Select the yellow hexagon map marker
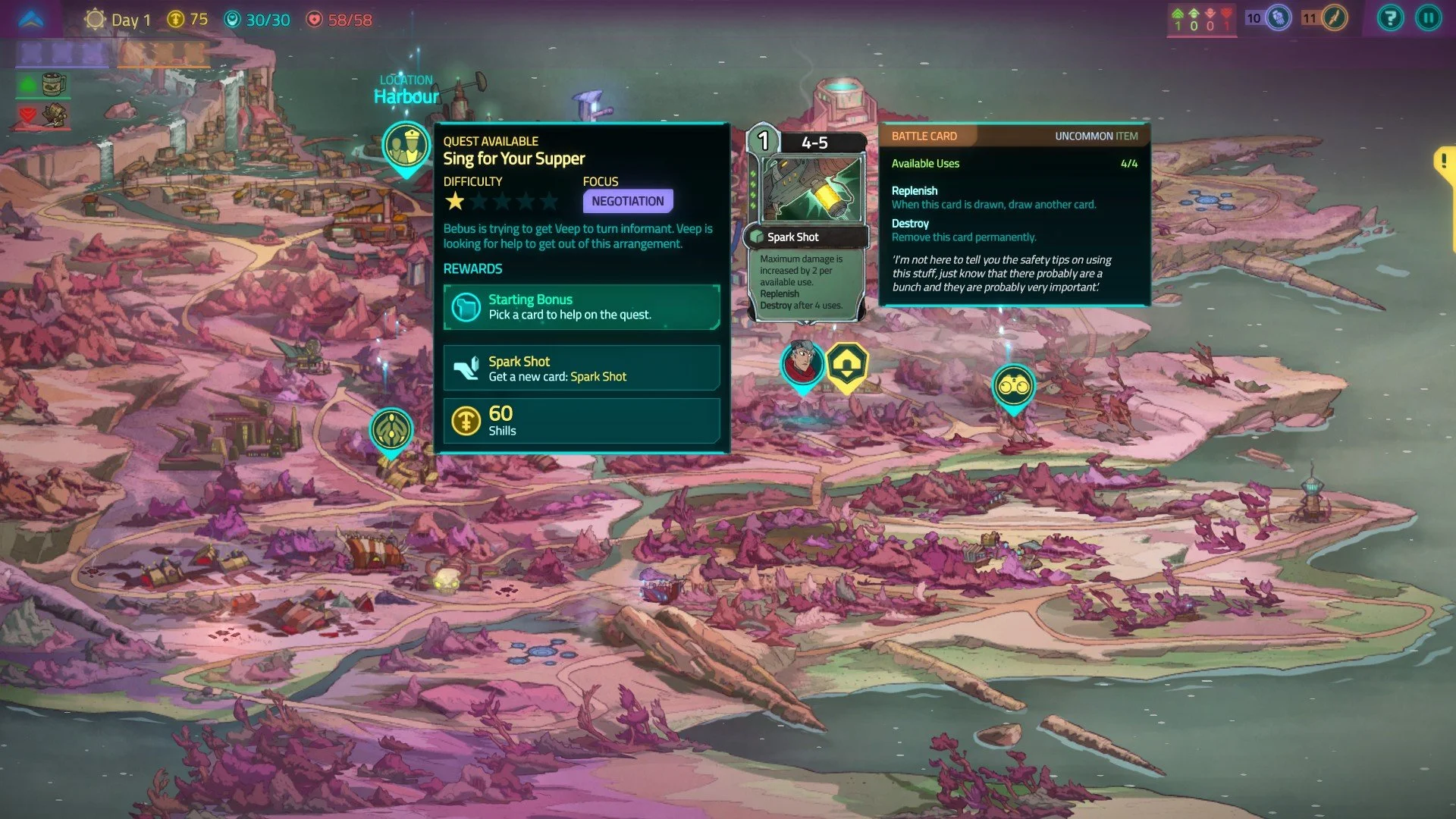The width and height of the screenshot is (1456, 819). point(846,366)
